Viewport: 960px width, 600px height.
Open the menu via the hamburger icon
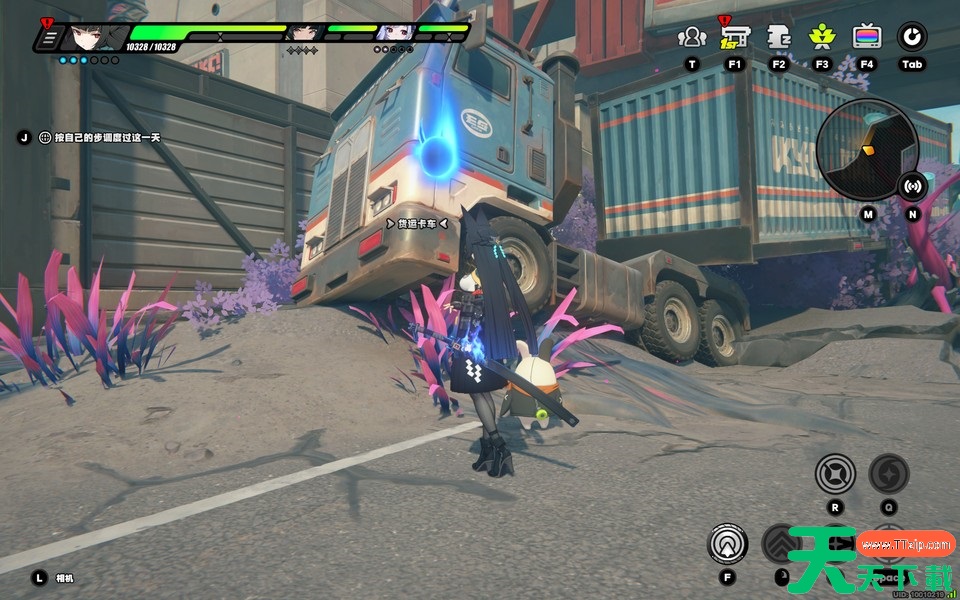click(47, 38)
